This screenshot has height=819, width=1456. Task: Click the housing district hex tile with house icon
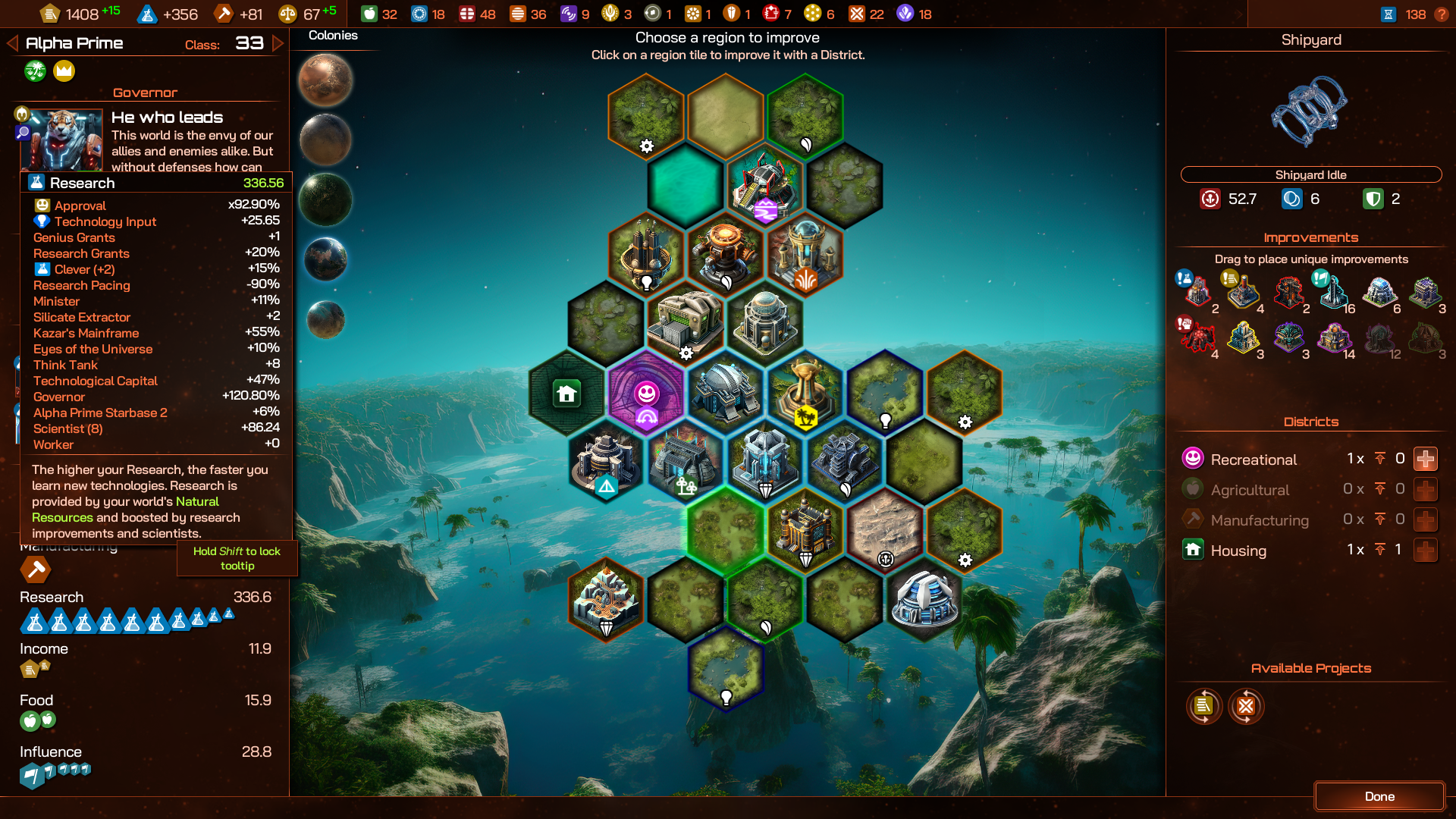tap(566, 393)
